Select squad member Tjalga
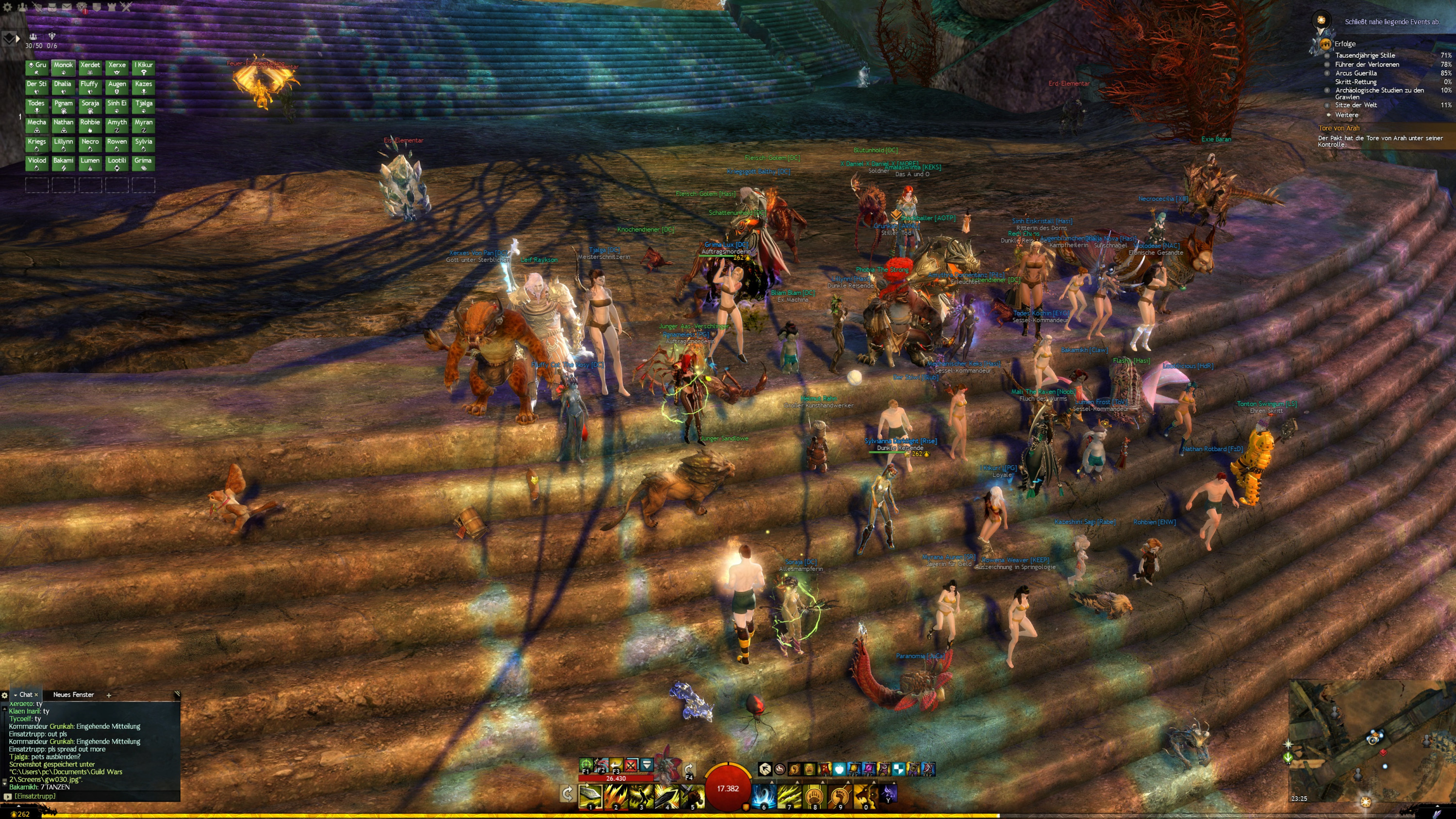This screenshot has width=1456, height=819. (144, 106)
